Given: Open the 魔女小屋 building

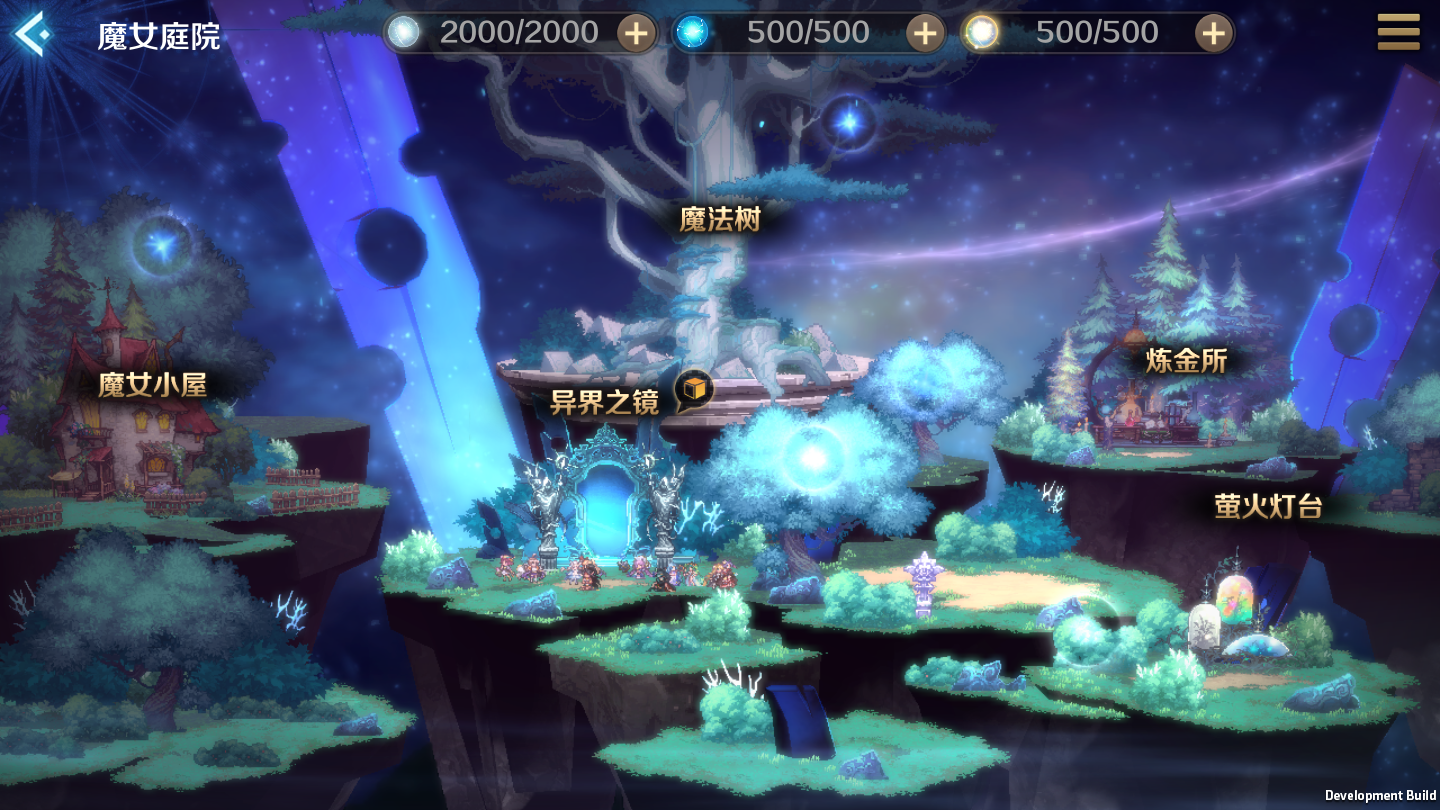Looking at the screenshot, I should tap(152, 385).
